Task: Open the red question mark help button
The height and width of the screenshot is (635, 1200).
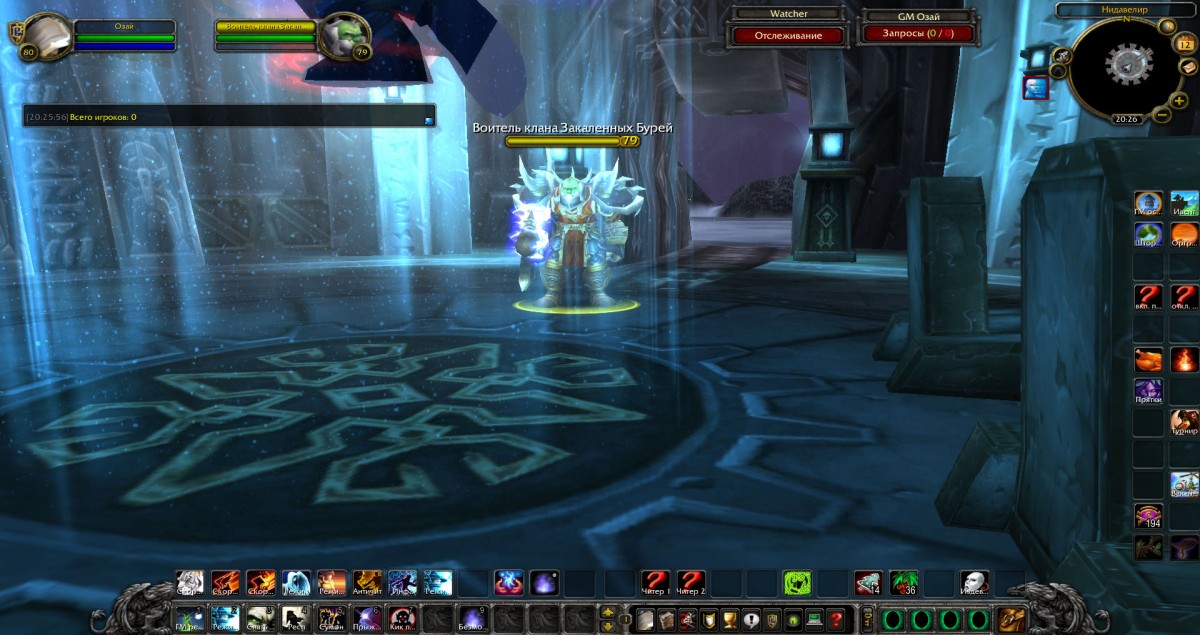Action: 836,620
